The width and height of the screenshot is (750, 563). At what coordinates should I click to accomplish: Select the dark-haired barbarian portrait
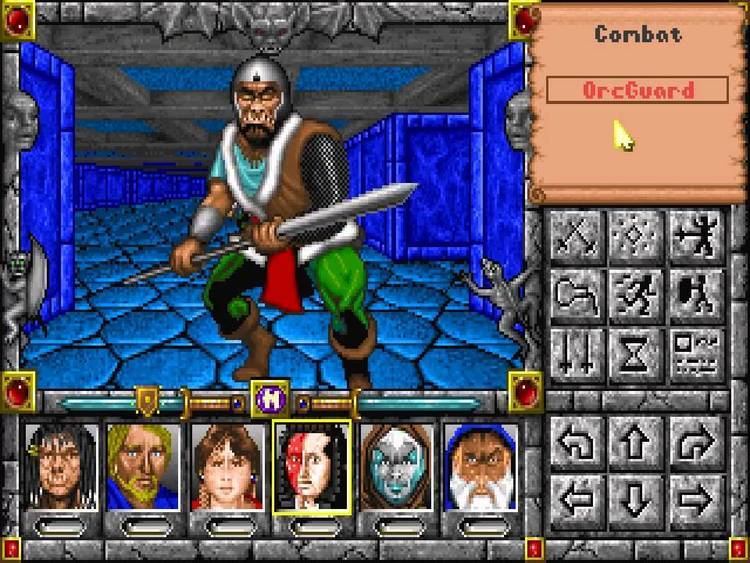pyautogui.click(x=61, y=466)
